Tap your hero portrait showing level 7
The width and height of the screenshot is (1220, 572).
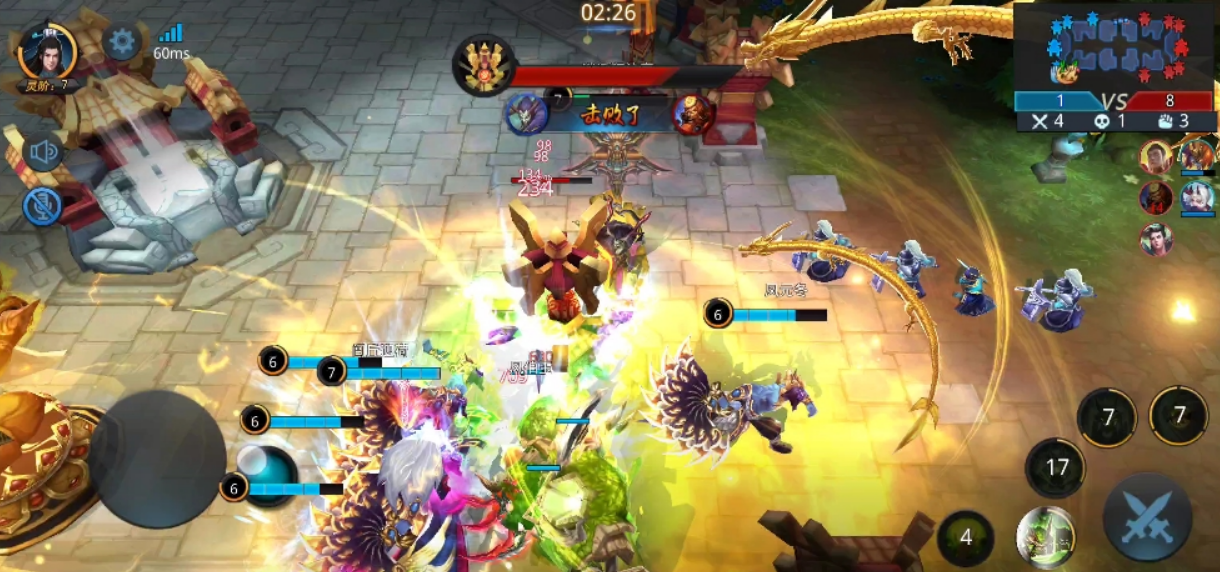47,52
